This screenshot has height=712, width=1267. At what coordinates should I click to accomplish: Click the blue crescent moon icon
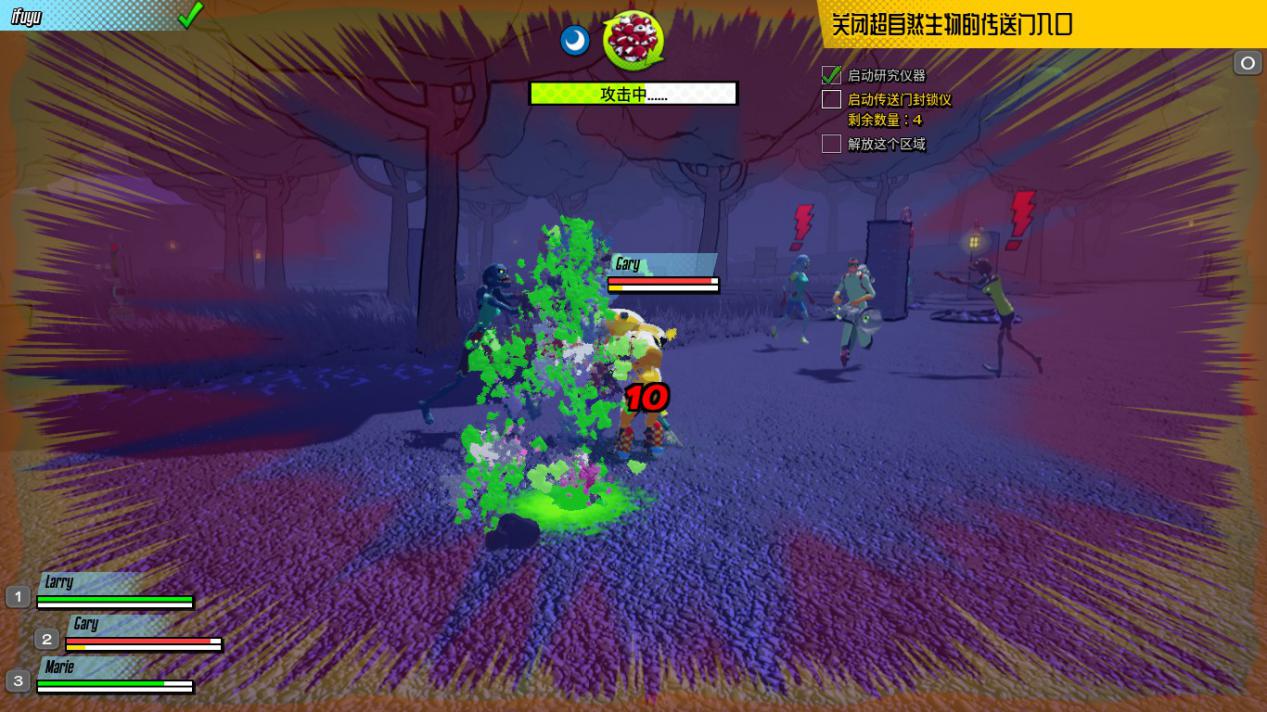pyautogui.click(x=575, y=41)
